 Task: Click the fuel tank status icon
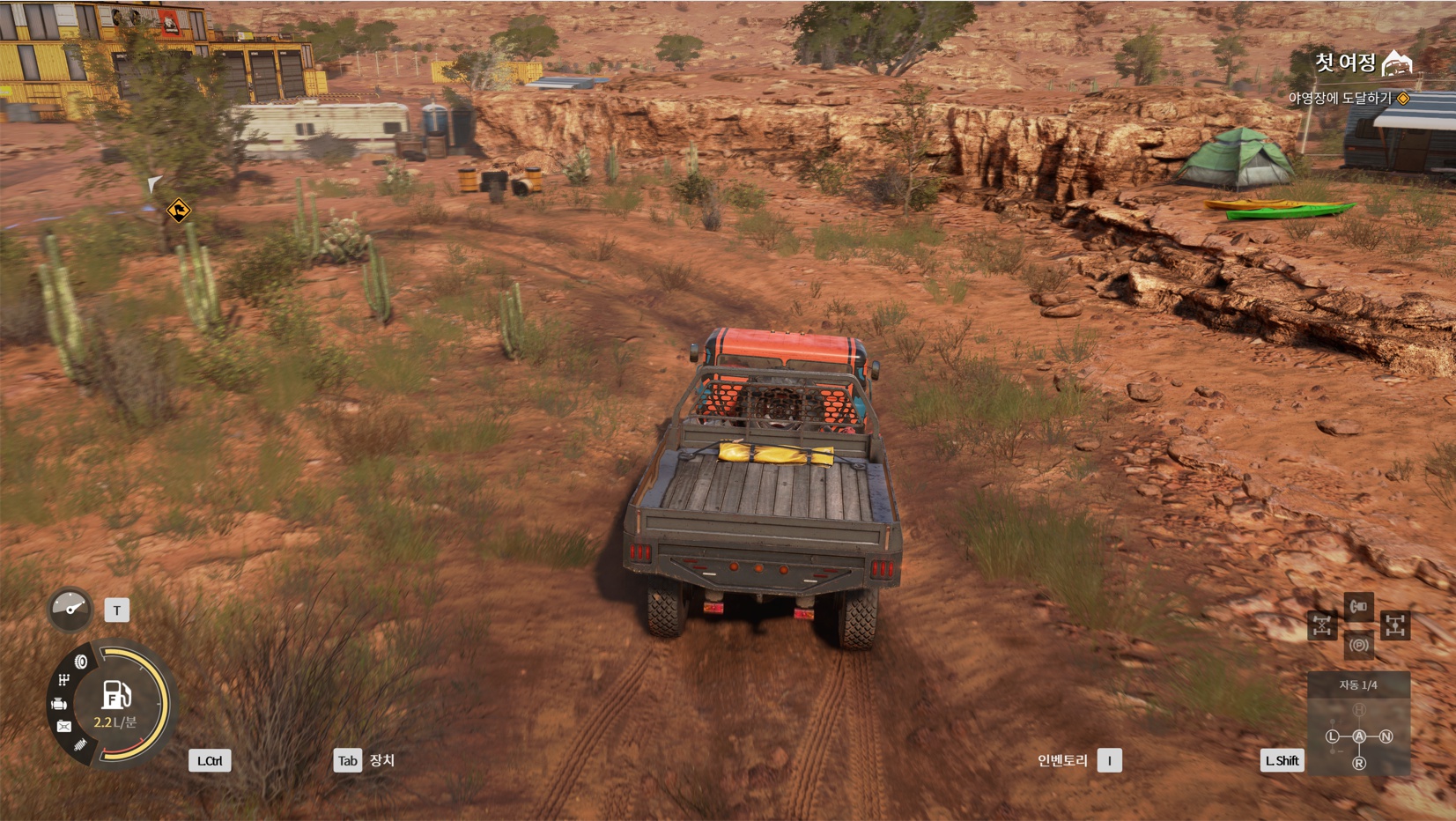[63, 727]
